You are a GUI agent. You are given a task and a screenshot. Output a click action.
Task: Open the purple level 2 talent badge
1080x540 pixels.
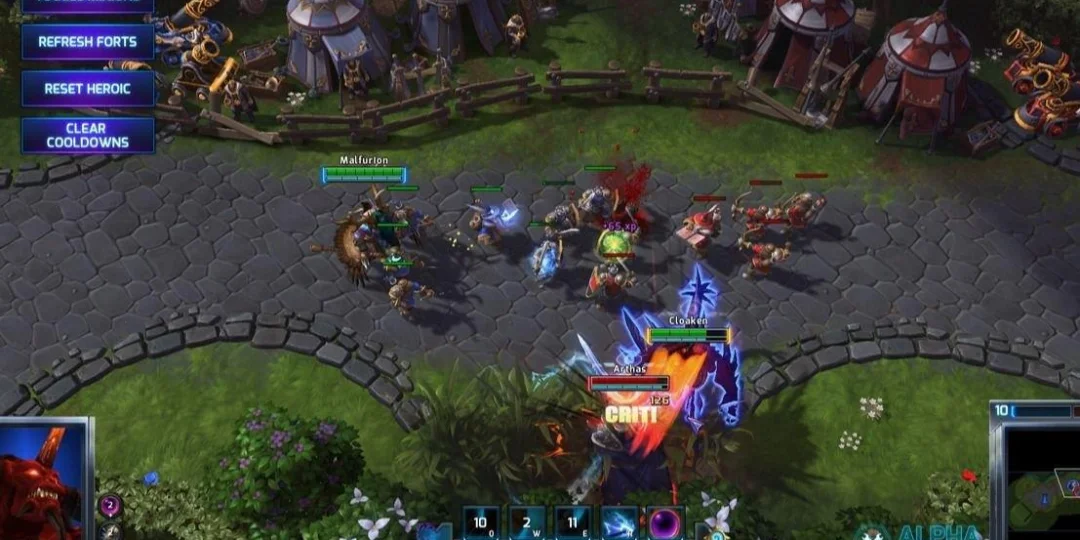pyautogui.click(x=110, y=506)
